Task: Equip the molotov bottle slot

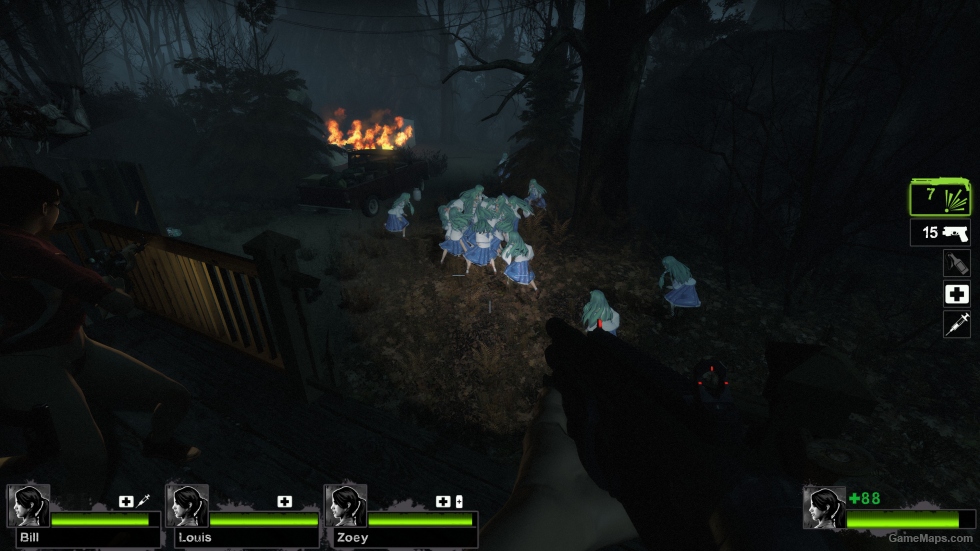Action: point(956,263)
